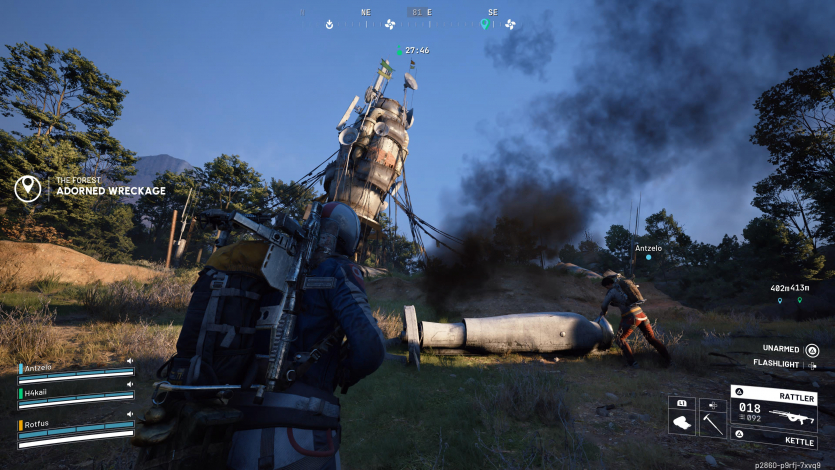Select teammate Antzelo's name marker
The width and height of the screenshot is (835, 470).
click(648, 248)
